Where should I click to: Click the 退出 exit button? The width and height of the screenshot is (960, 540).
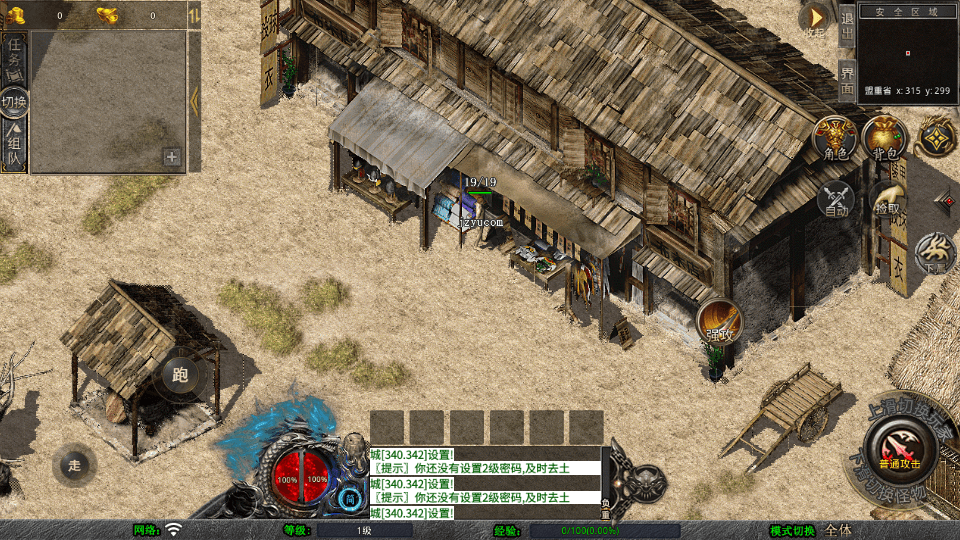point(847,25)
